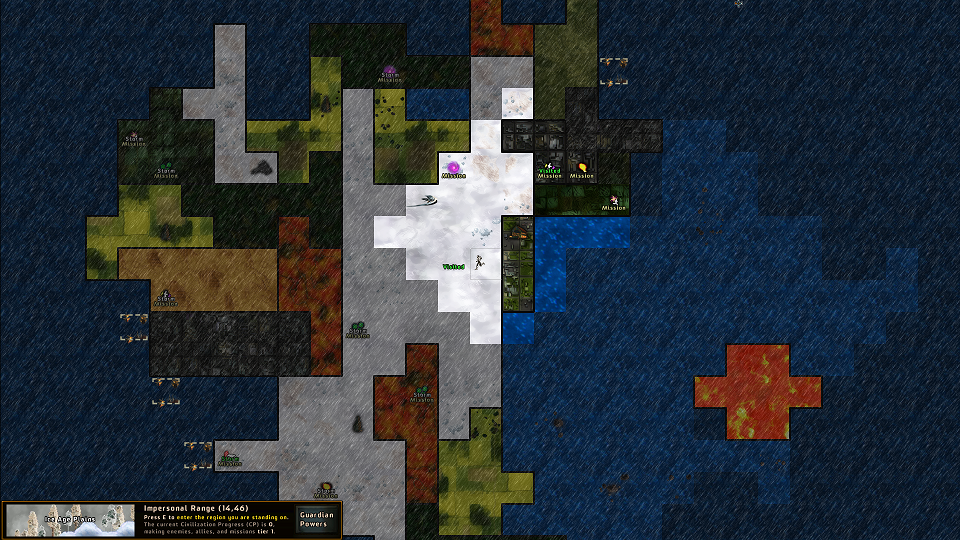Open the Guardian Powers panel
The height and width of the screenshot is (540, 960).
click(x=314, y=519)
